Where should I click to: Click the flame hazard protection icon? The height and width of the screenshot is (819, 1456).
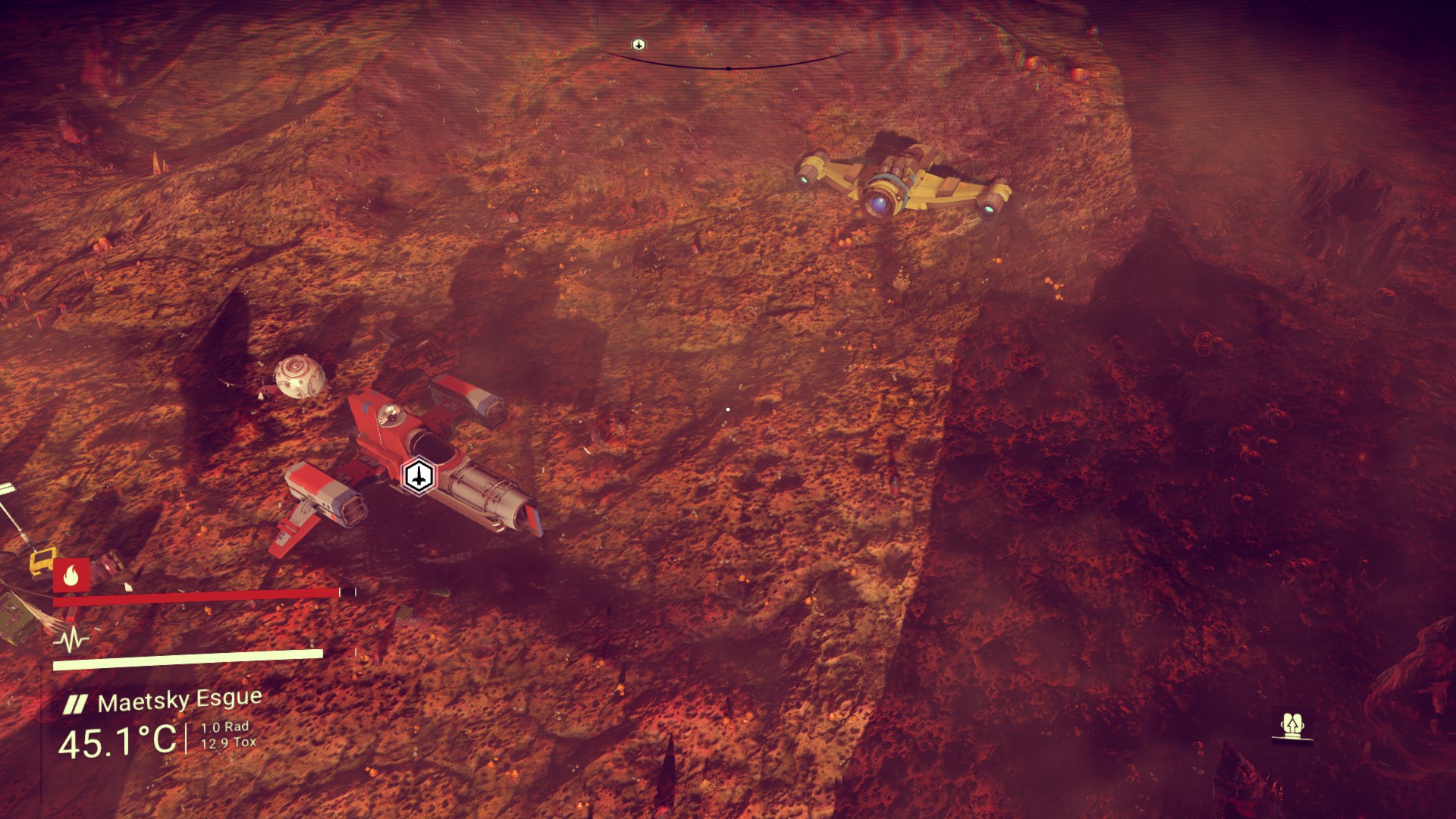coord(71,576)
